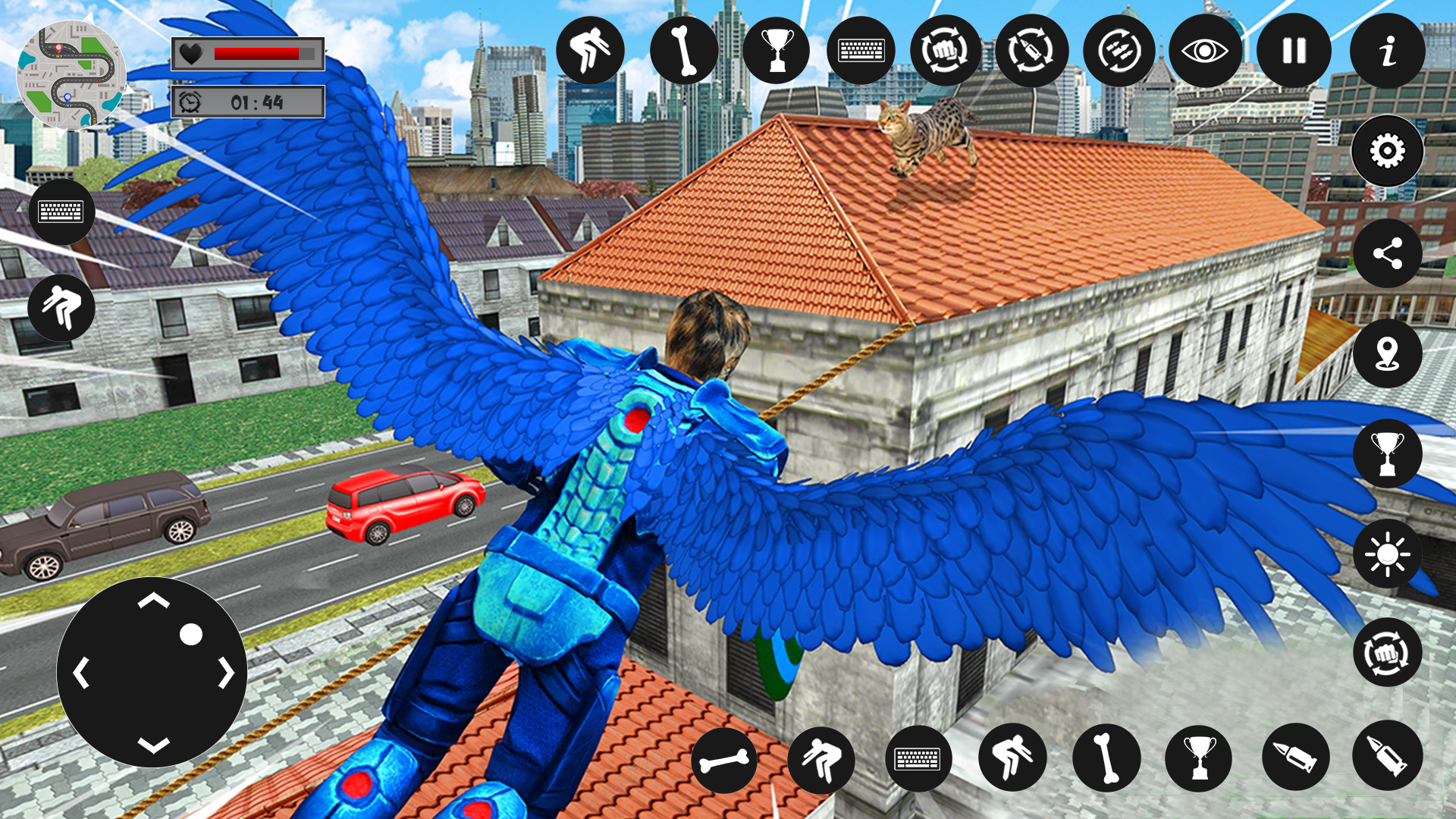Toggle the sun brightness icon

1387,554
